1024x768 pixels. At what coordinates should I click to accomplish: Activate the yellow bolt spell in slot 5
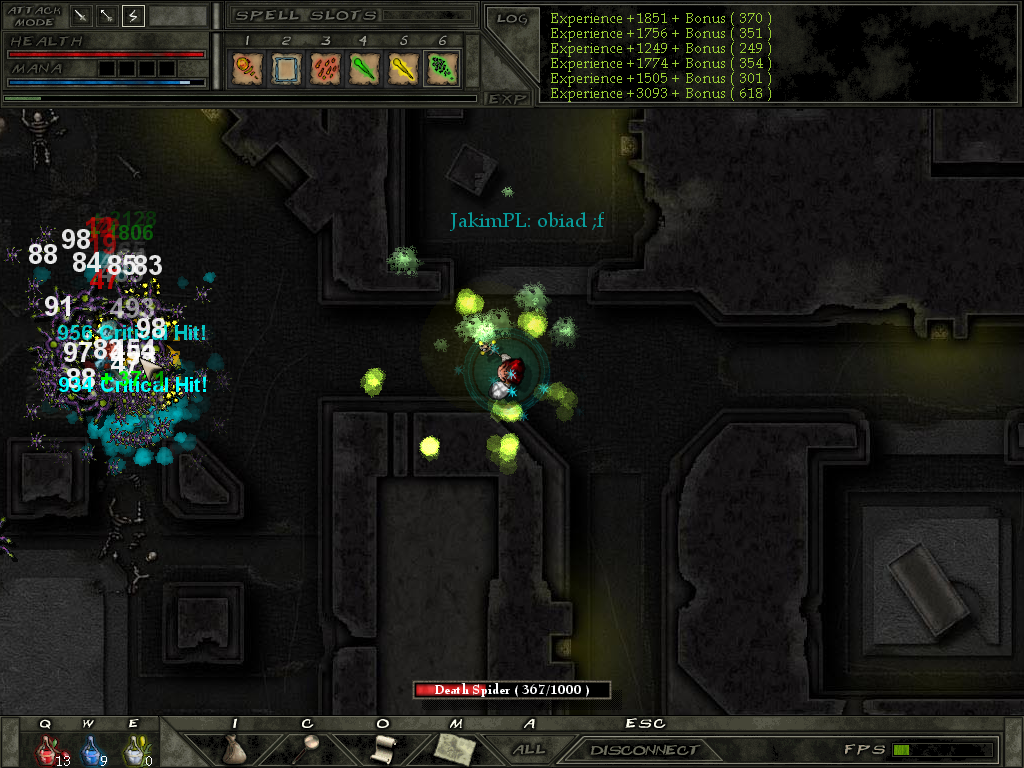pyautogui.click(x=403, y=68)
